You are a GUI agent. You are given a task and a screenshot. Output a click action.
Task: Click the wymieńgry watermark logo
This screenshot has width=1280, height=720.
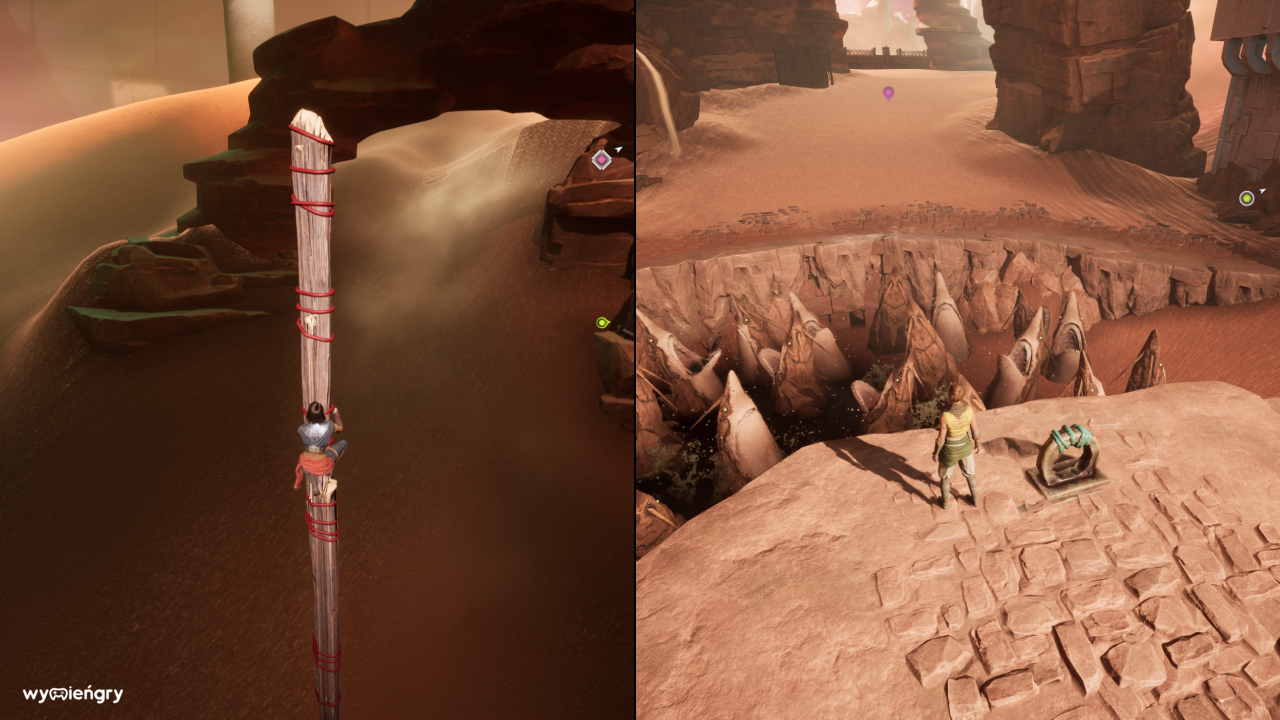coord(73,694)
